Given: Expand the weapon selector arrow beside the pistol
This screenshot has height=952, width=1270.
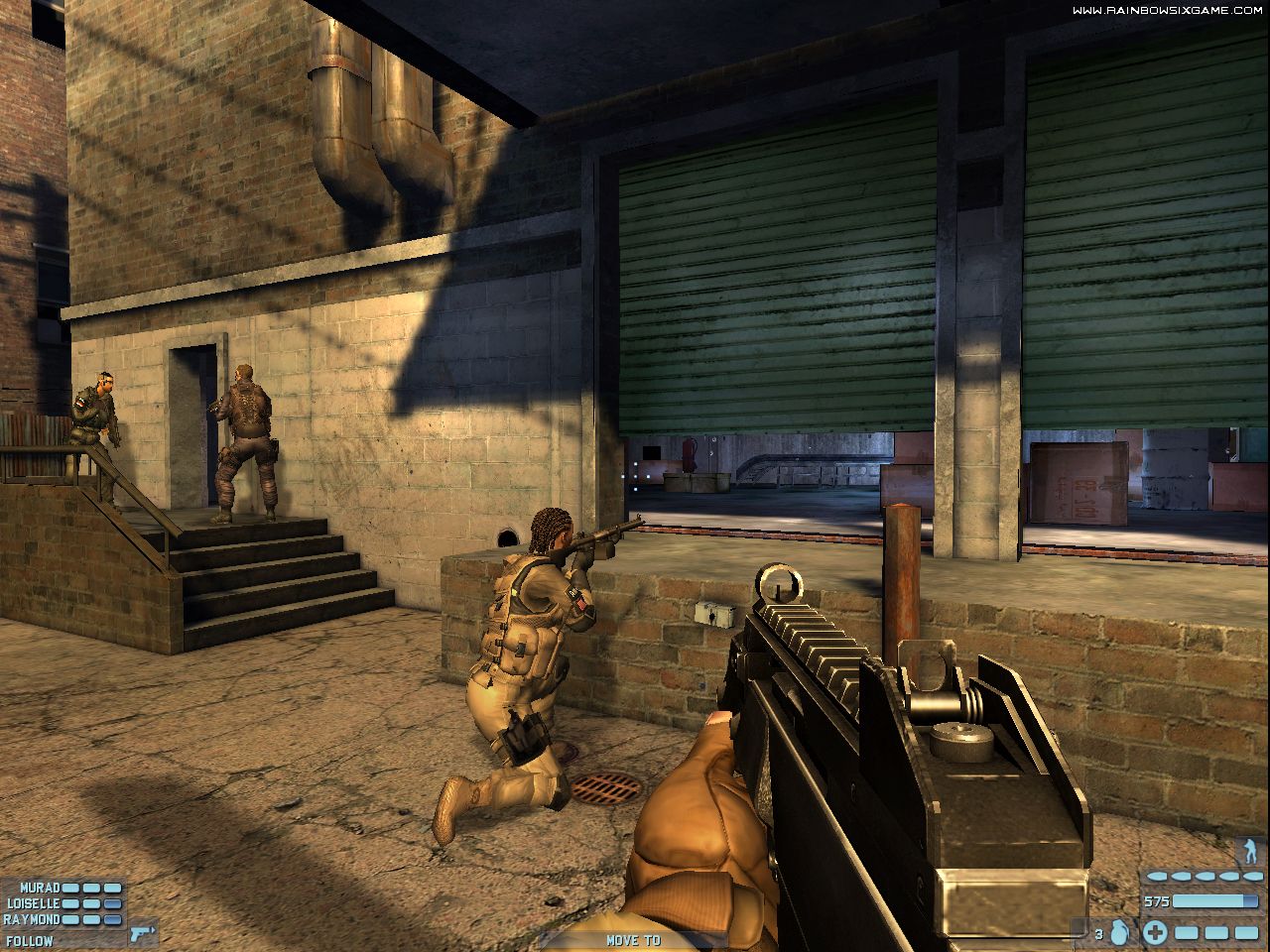Looking at the screenshot, I should (x=153, y=929).
